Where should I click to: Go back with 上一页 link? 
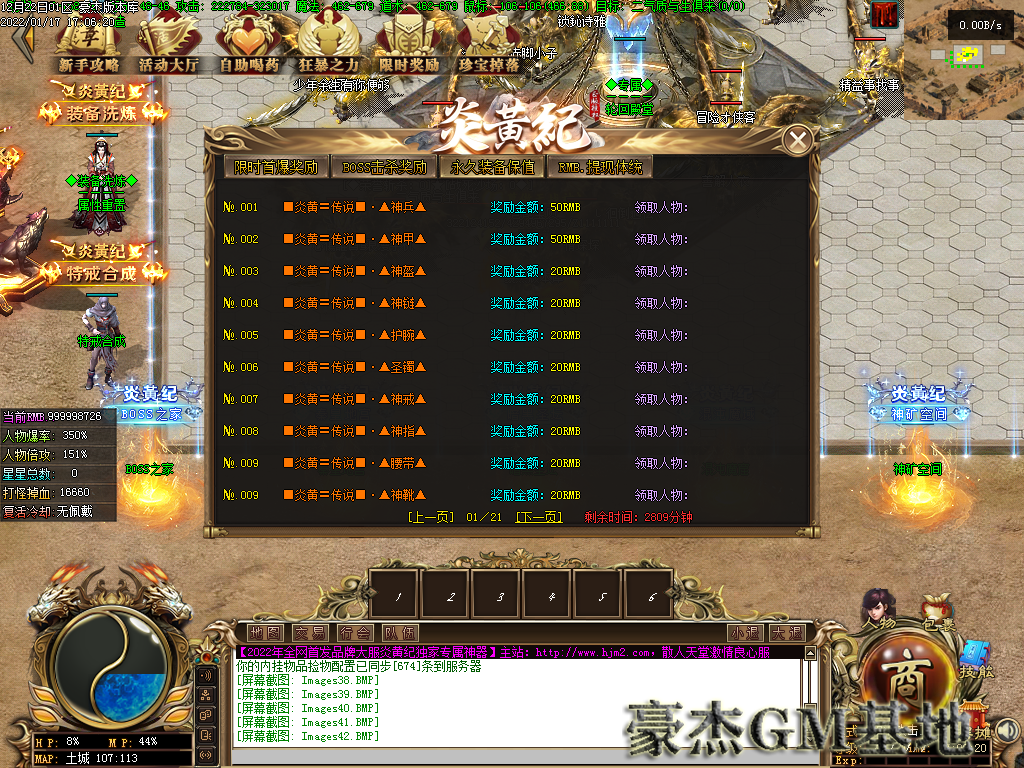[431, 517]
